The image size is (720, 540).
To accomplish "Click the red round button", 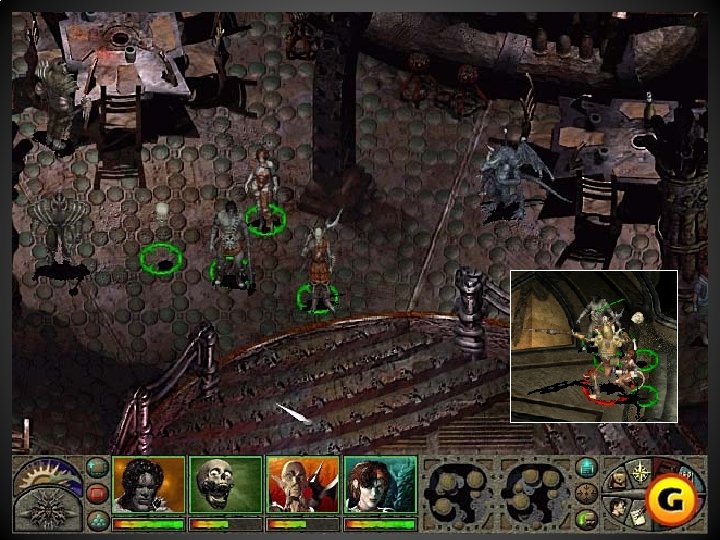I will coord(96,494).
